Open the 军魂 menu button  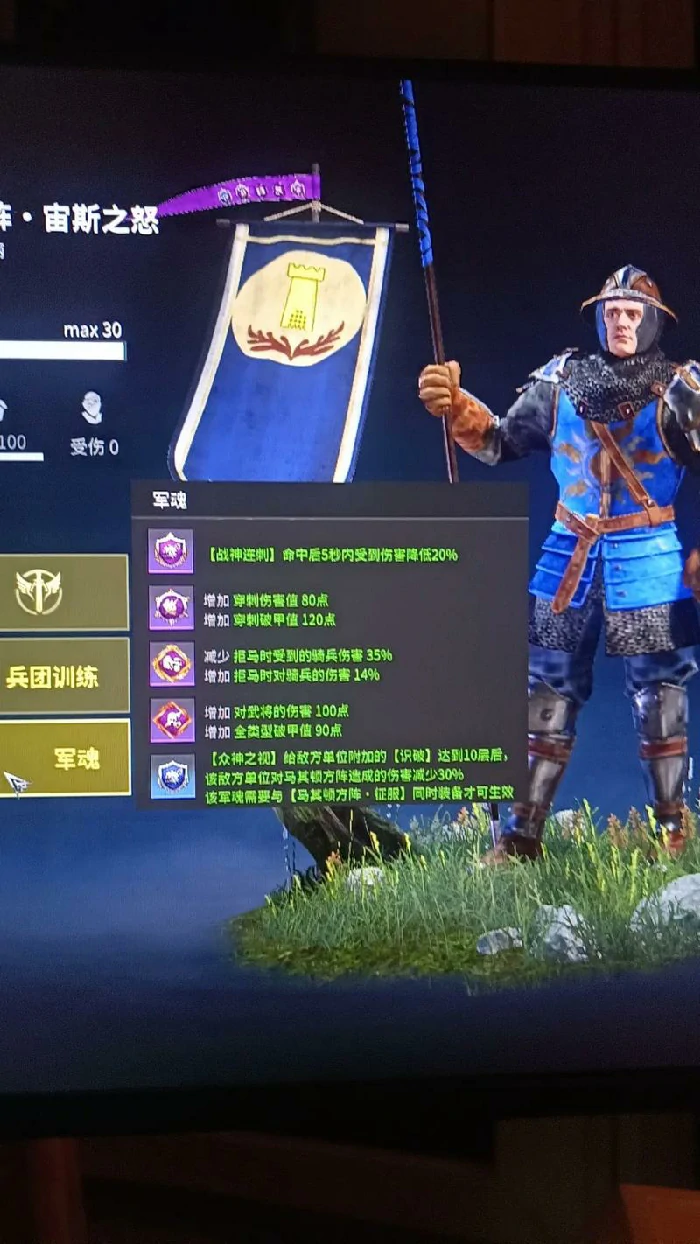(66, 758)
